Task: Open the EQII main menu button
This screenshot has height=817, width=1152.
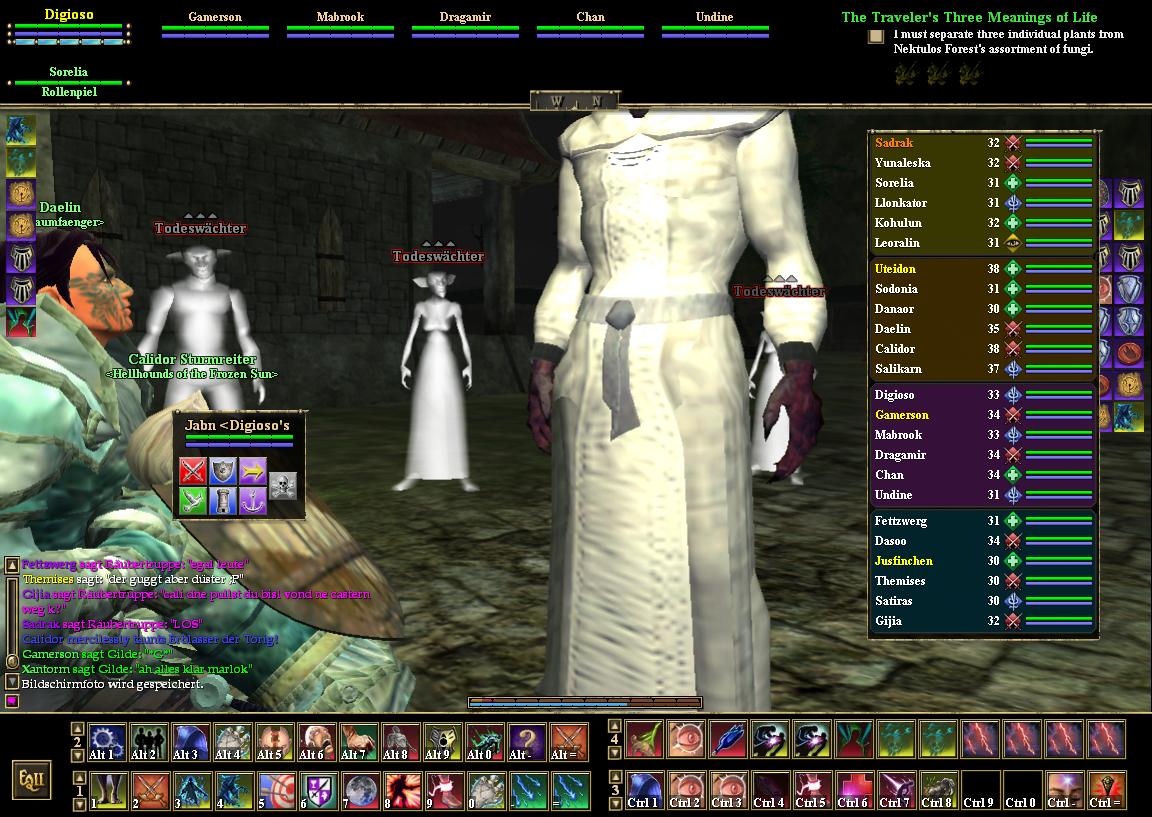Action: coord(33,778)
